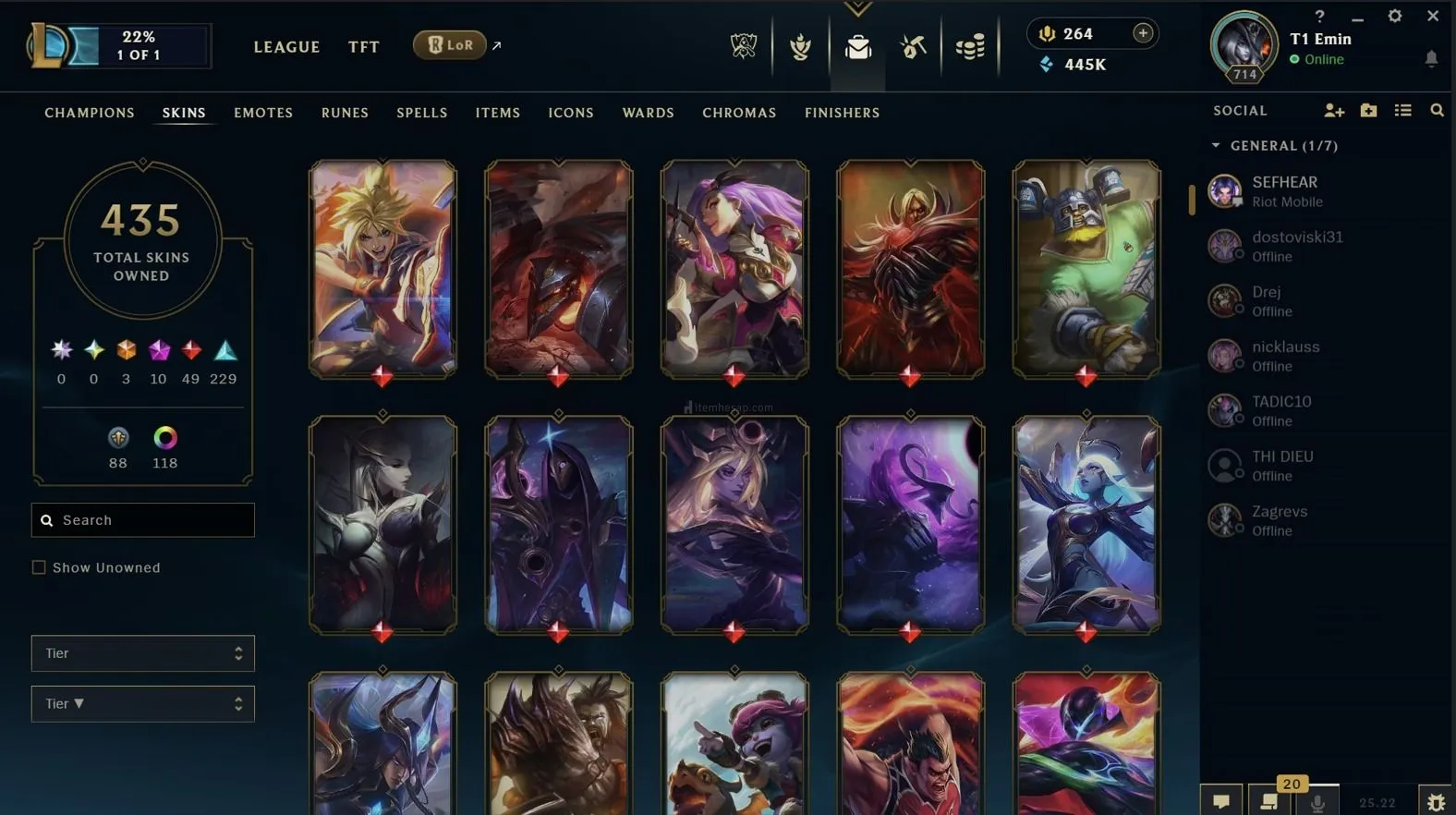Image resolution: width=1456 pixels, height=815 pixels.
Task: Switch to the TFT game mode
Action: click(x=364, y=47)
